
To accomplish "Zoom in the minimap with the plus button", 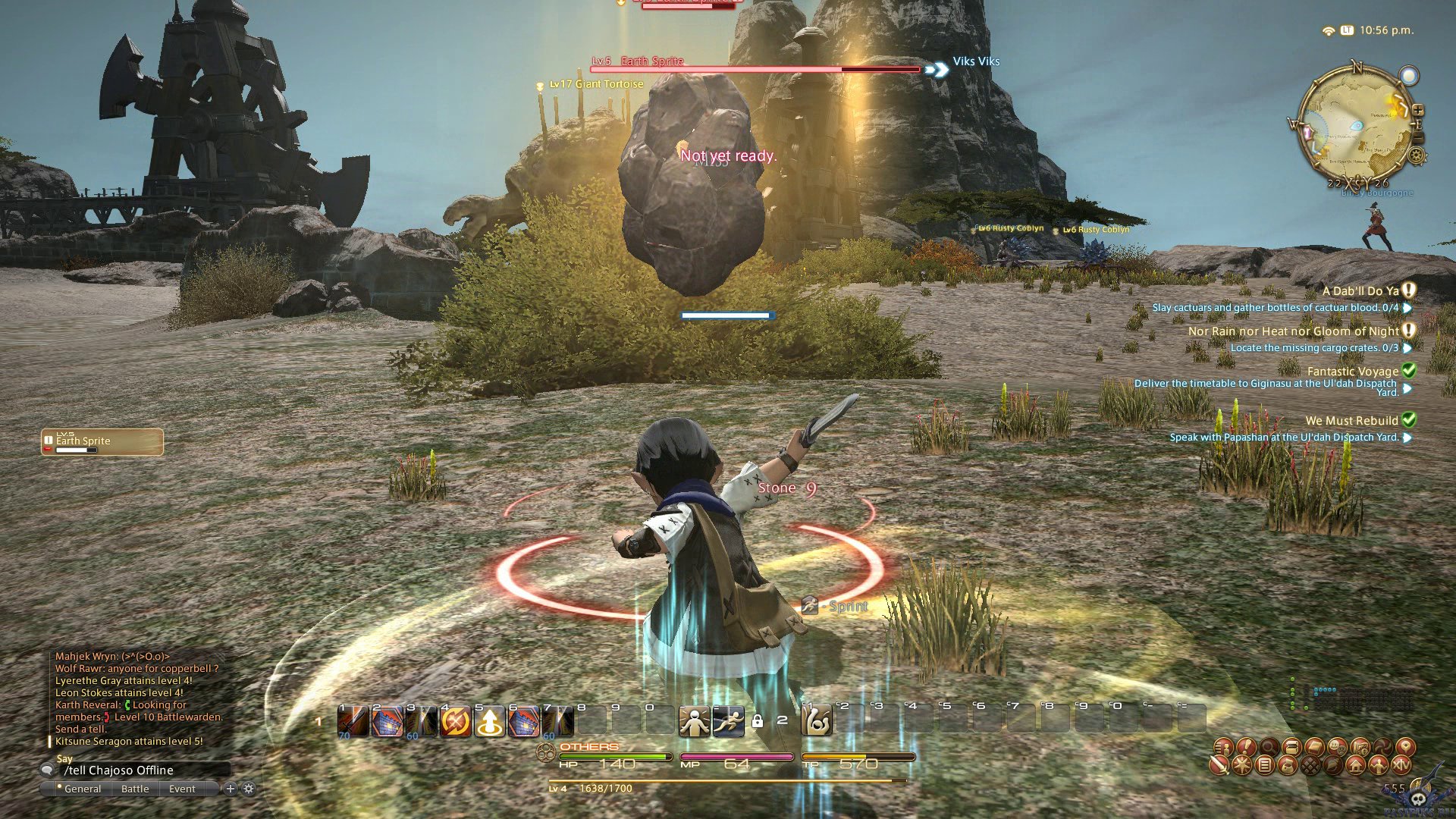I will pos(1417,111).
